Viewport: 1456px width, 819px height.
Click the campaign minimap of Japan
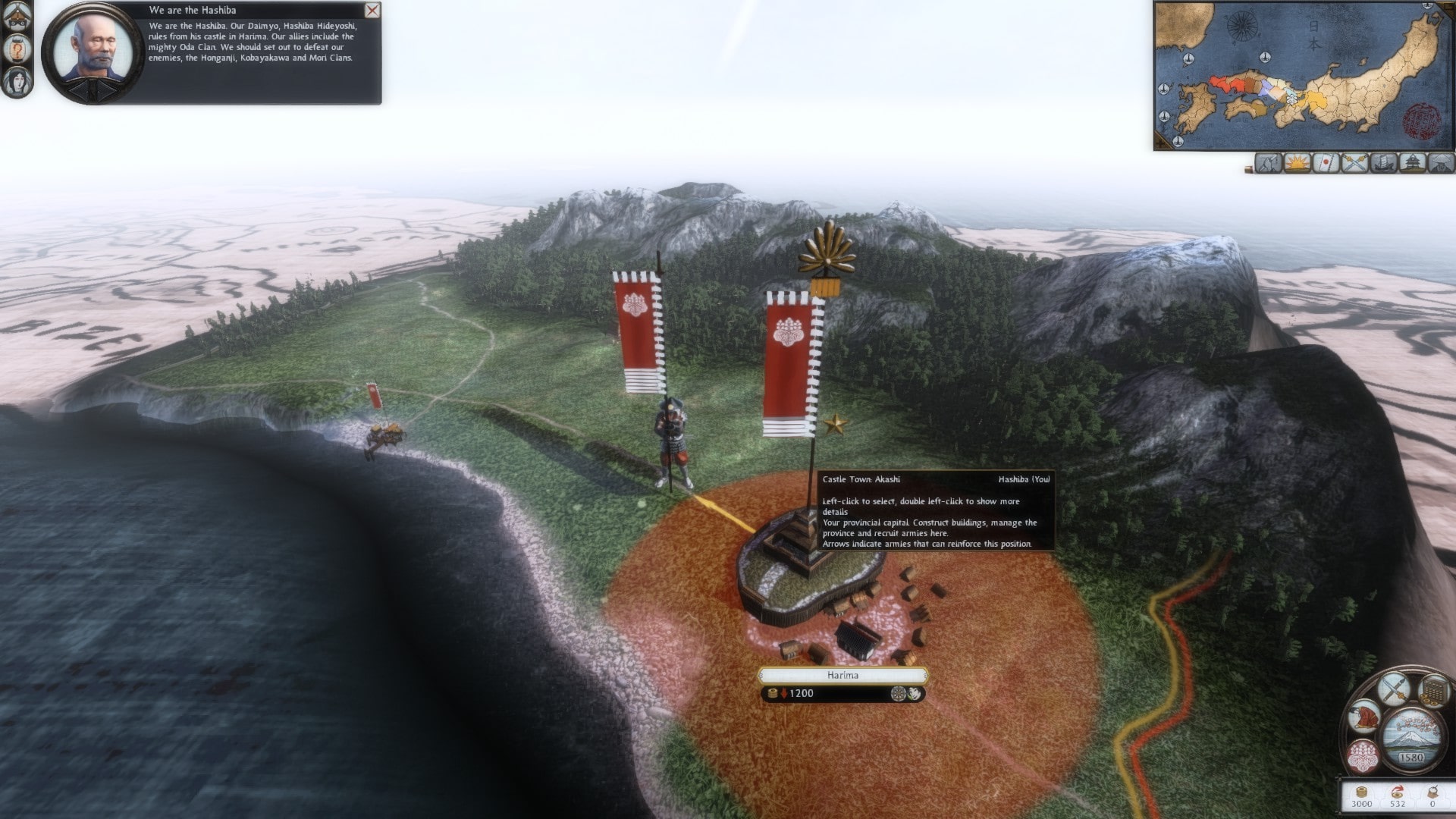tap(1304, 75)
